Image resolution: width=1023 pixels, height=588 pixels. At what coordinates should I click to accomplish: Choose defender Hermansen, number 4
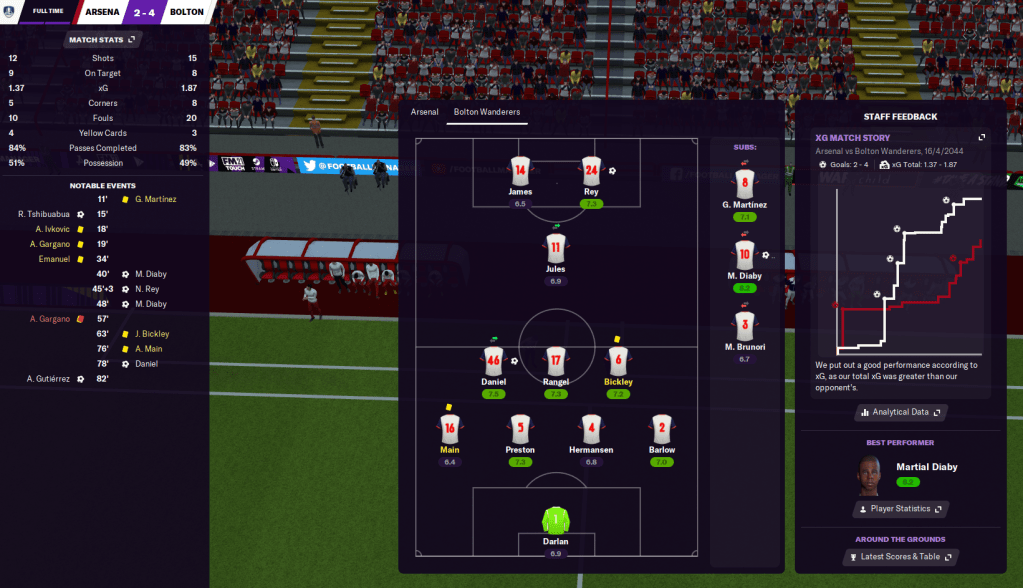click(591, 430)
